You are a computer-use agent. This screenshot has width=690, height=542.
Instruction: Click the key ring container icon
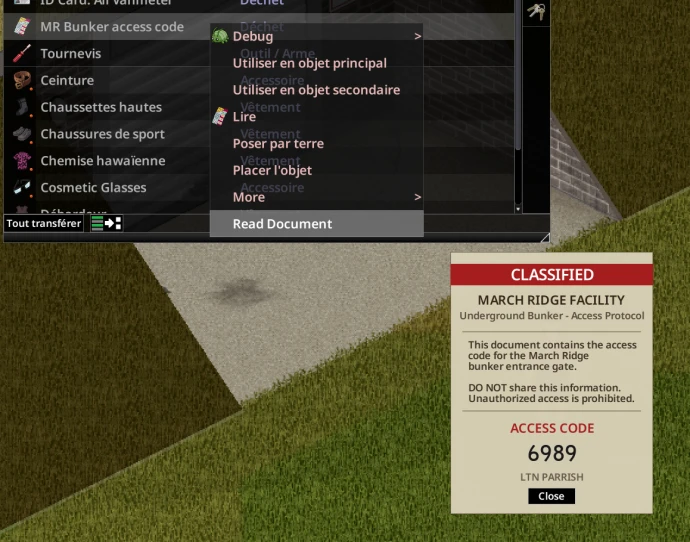[x=536, y=12]
